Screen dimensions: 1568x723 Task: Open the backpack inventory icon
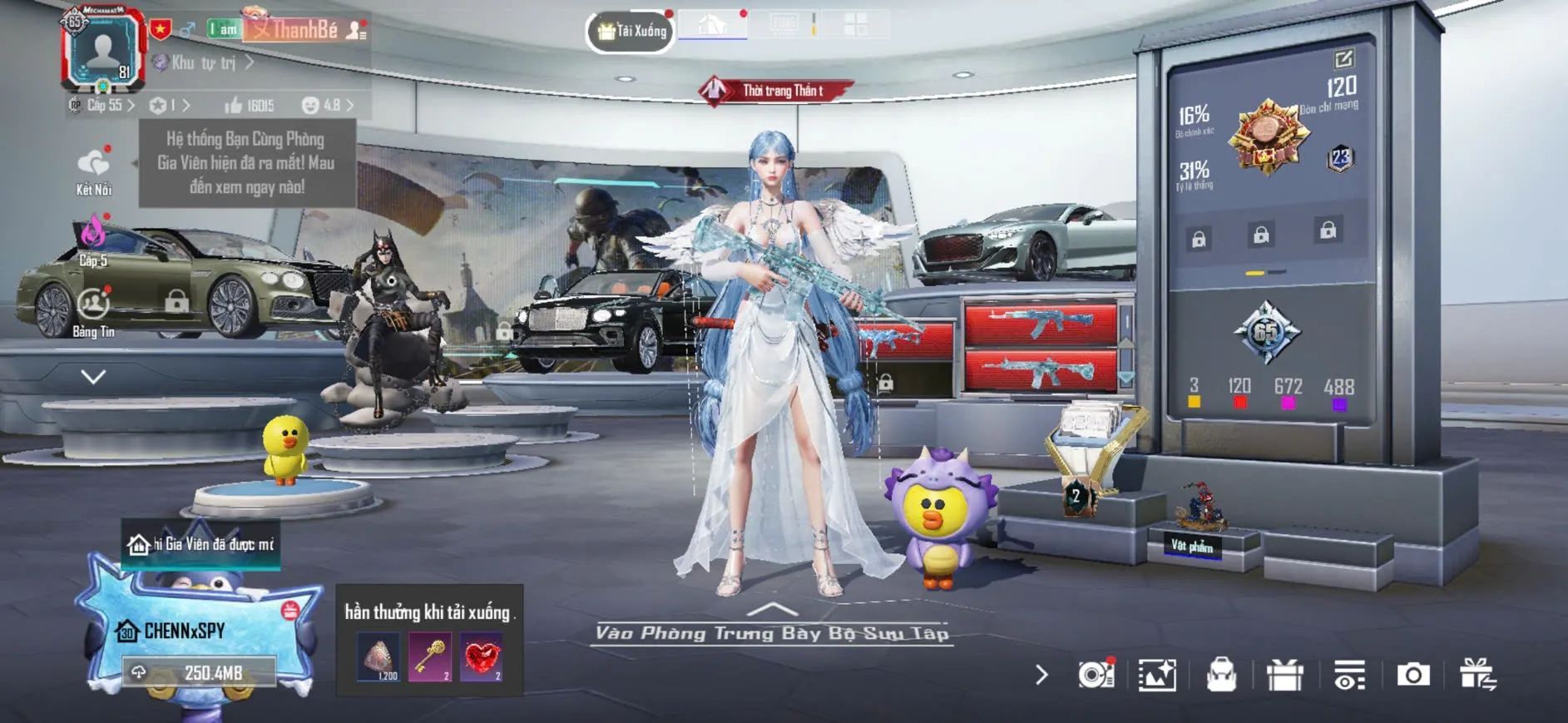click(1221, 675)
